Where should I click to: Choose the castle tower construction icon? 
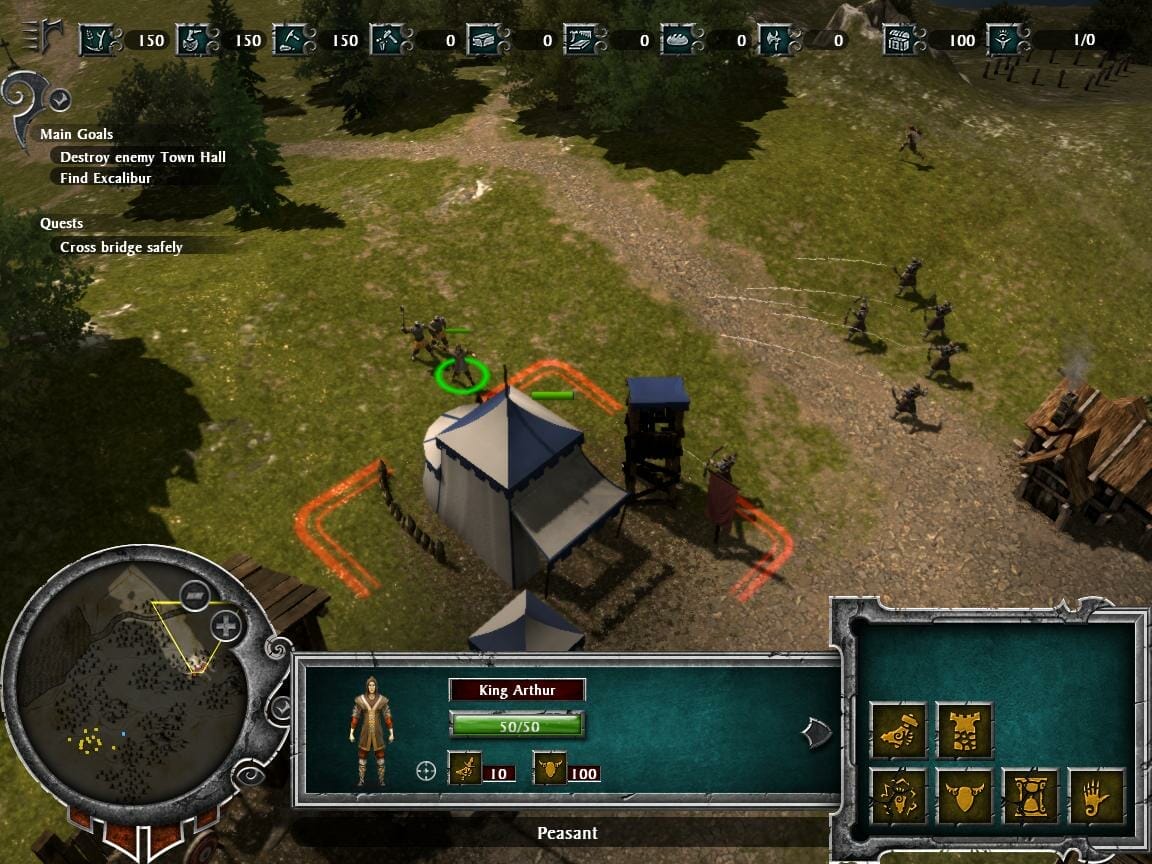tap(963, 731)
